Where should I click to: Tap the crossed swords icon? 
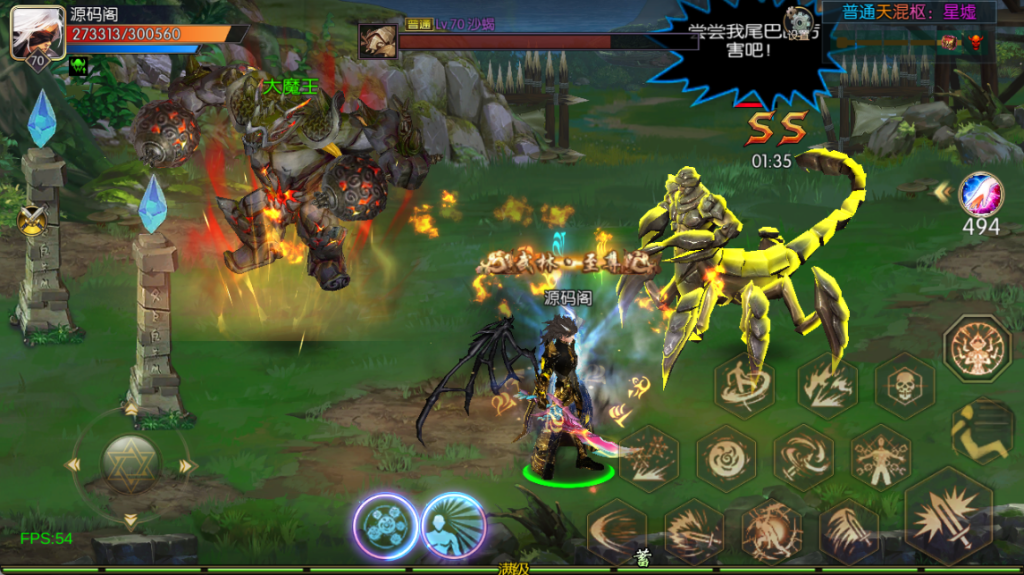tap(33, 217)
